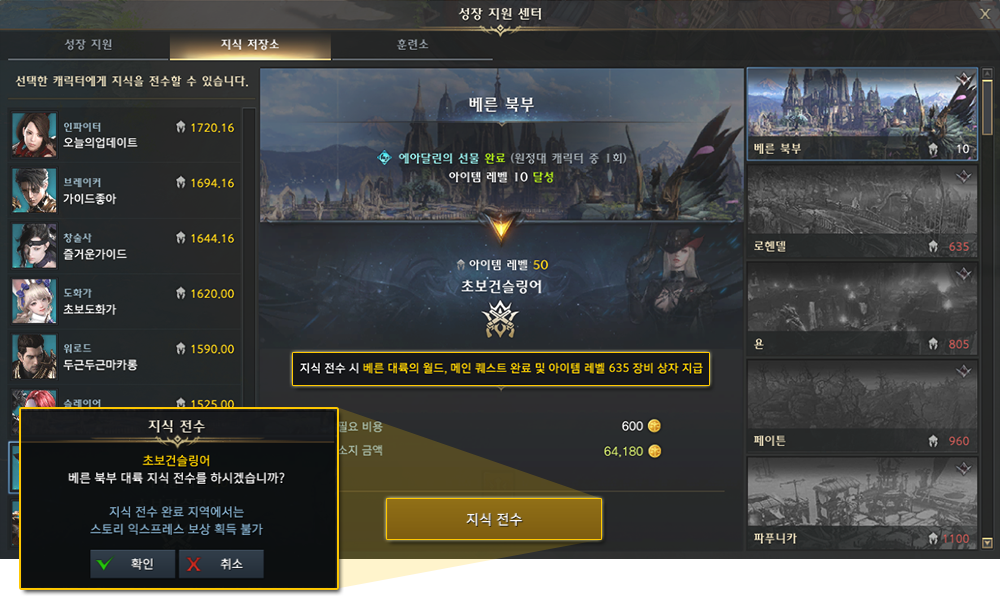This screenshot has height=600, width=1000.
Task: Pick the 페이튼 region thumbnail
Action: point(861,406)
